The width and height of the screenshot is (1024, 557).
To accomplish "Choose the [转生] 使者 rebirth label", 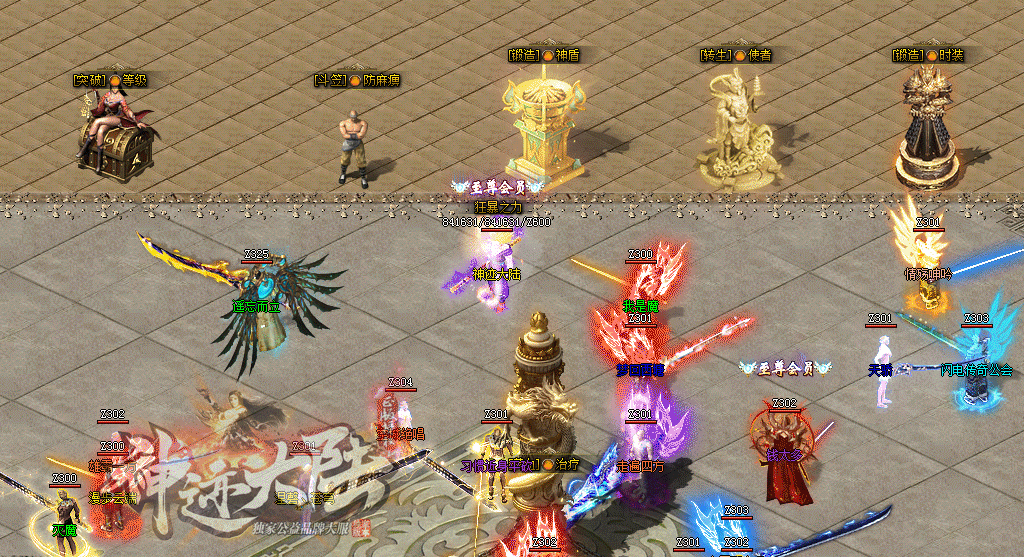I will click(736, 56).
